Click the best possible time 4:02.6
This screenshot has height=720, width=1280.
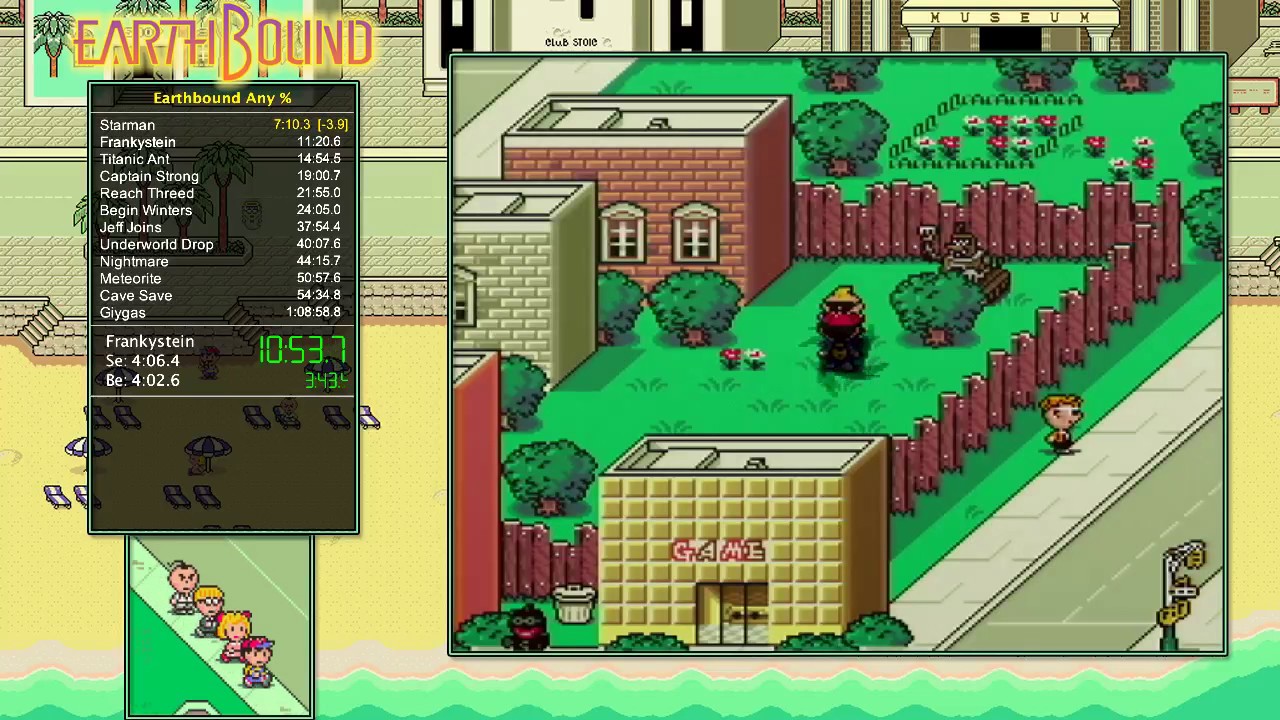(x=143, y=380)
